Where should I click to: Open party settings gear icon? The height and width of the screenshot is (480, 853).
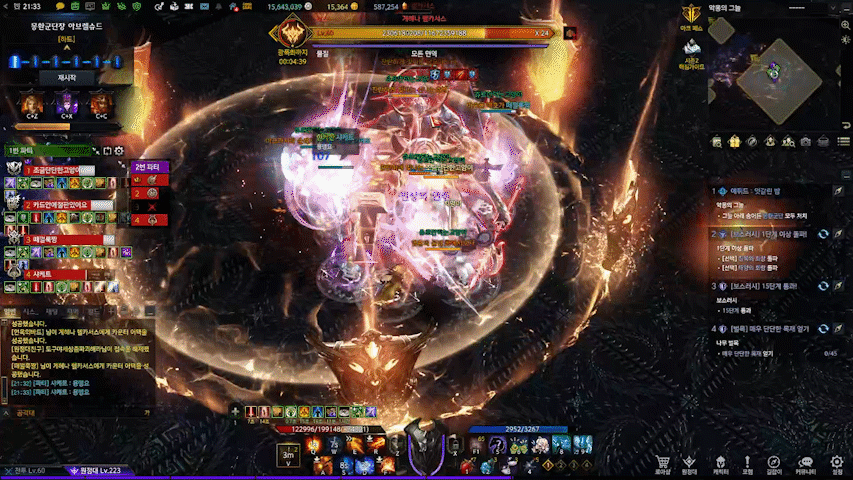(x=118, y=151)
